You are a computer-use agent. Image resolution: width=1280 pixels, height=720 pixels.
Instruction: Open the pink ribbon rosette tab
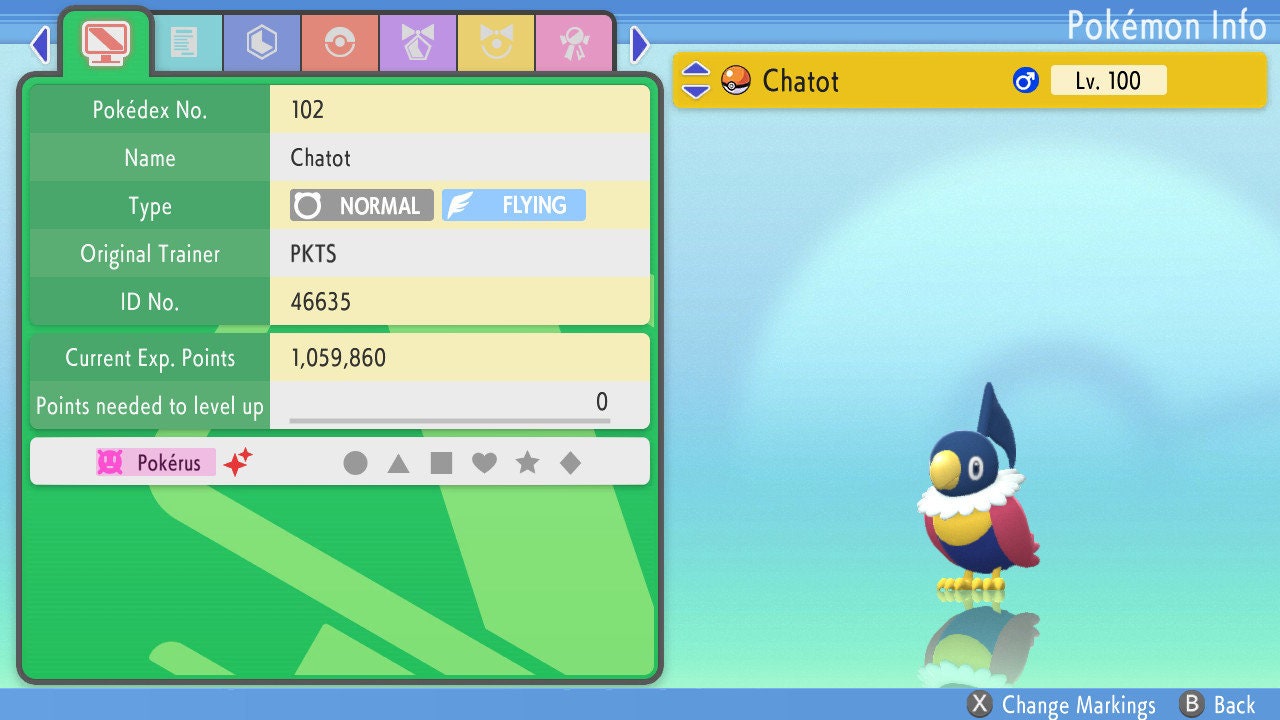(574, 43)
